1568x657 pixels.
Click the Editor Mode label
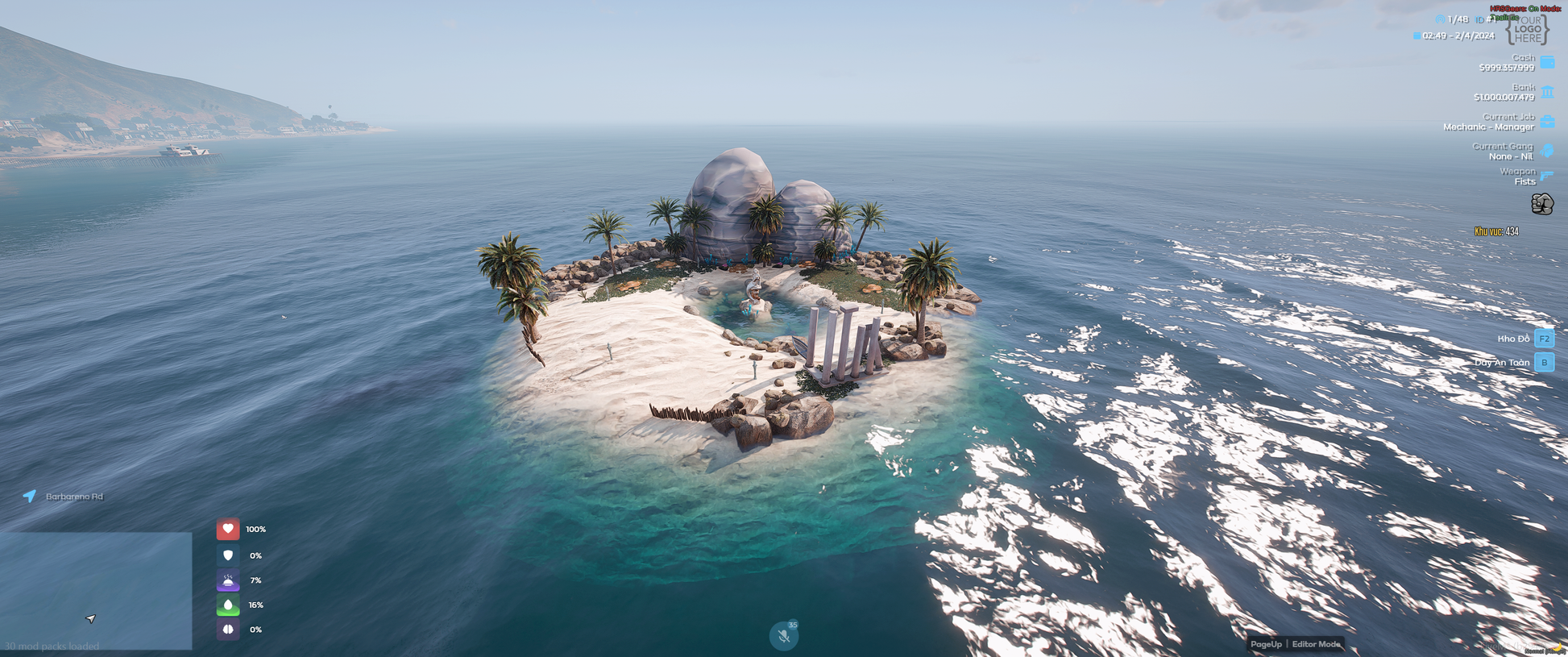click(x=1316, y=644)
